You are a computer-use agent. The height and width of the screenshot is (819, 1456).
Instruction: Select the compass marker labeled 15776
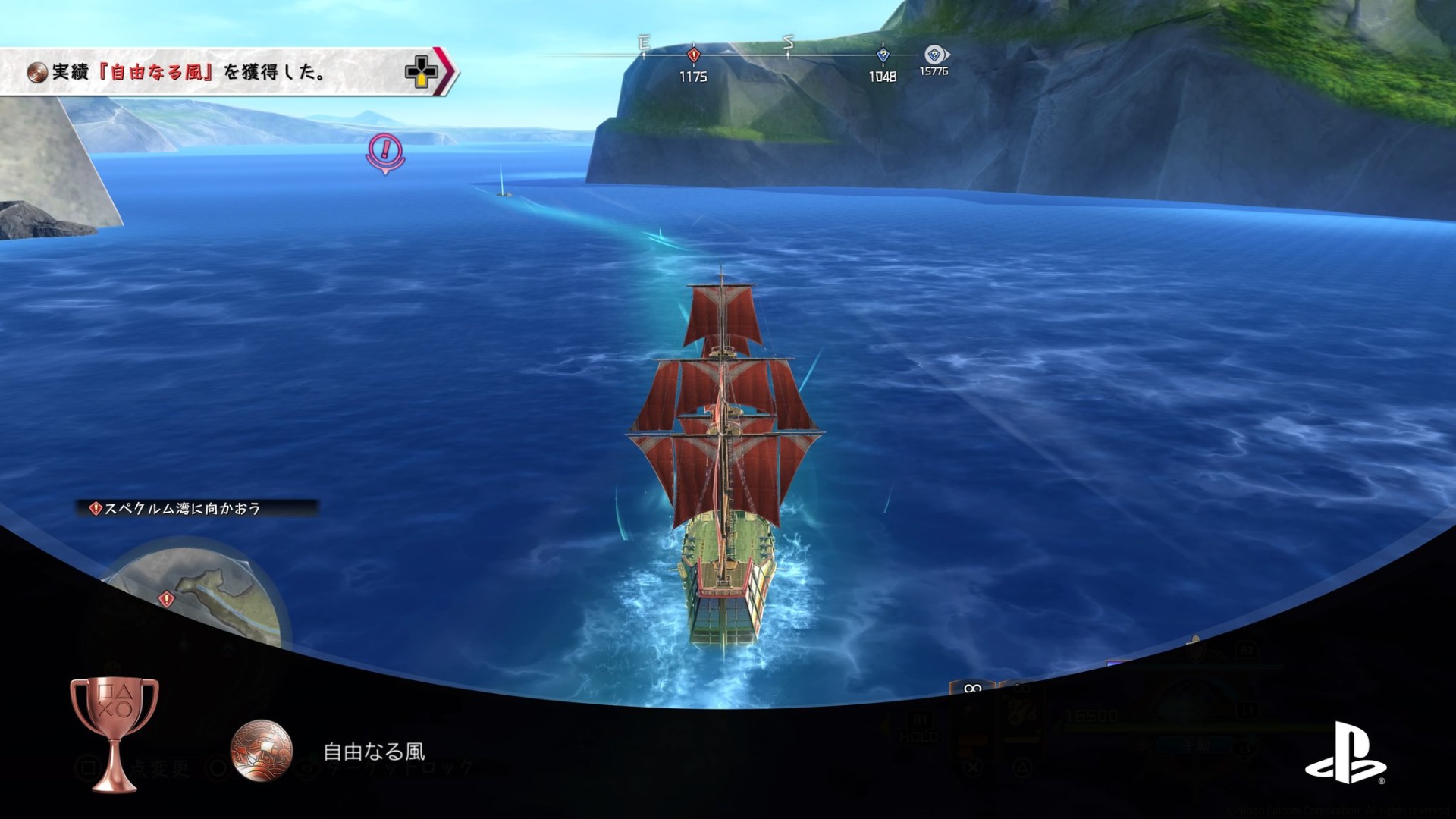pos(935,55)
